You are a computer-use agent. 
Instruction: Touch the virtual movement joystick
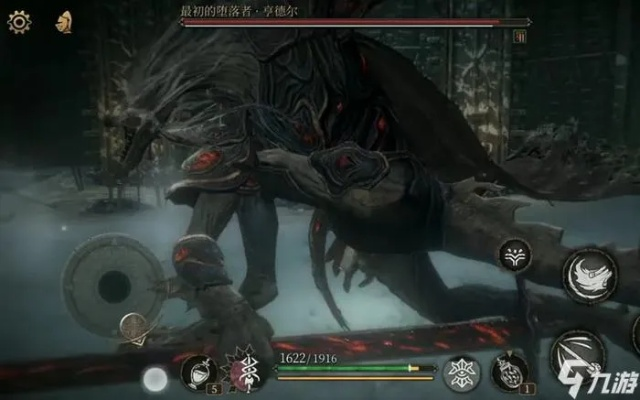111,286
